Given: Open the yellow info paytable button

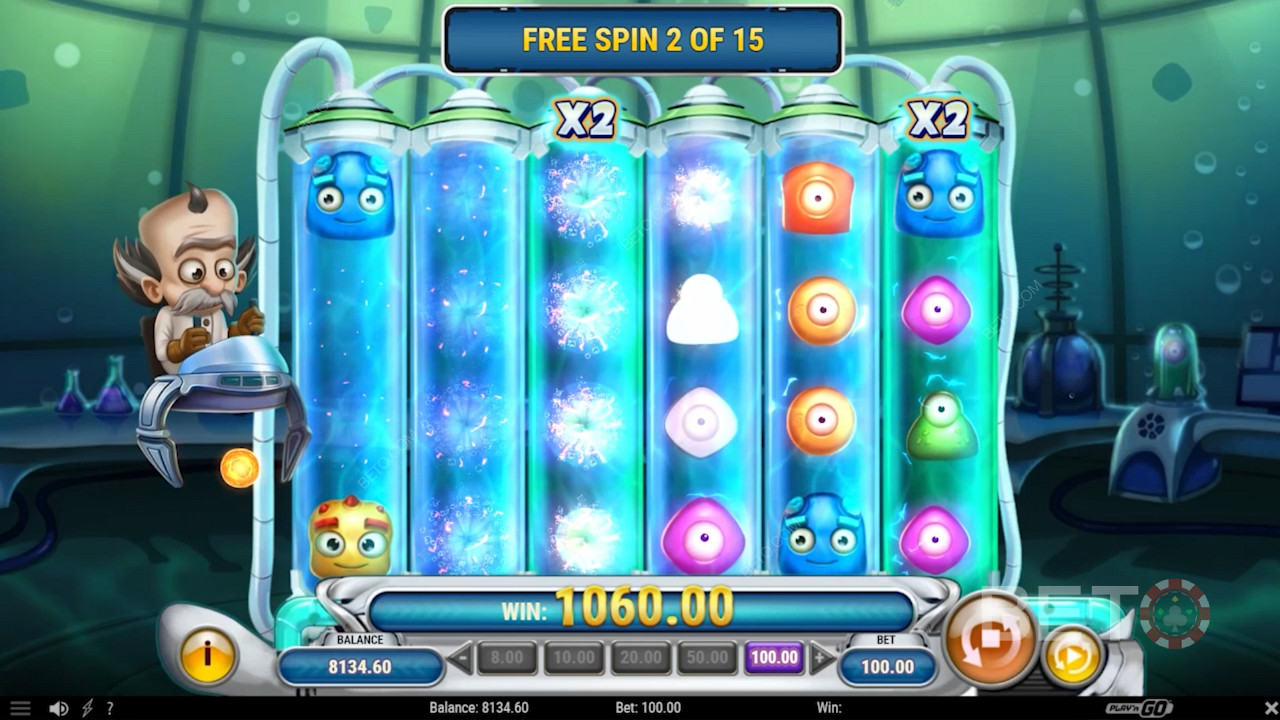Looking at the screenshot, I should 208,657.
